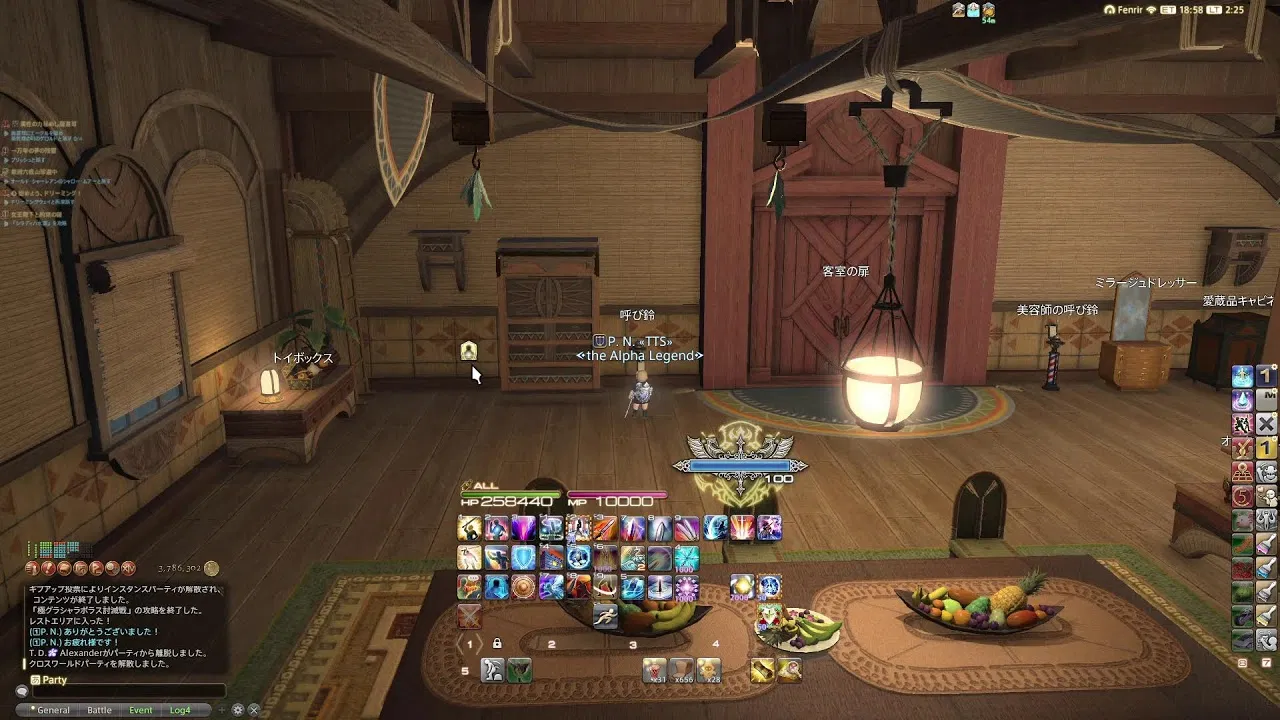
Task: Toggle the hotbar padlock icon
Action: tap(497, 644)
